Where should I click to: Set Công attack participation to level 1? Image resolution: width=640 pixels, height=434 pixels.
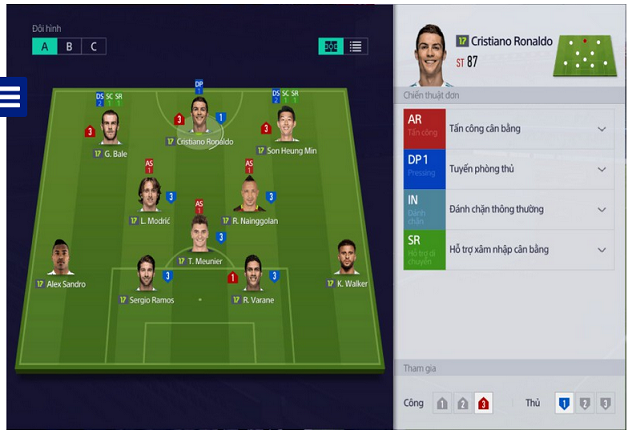(442, 403)
